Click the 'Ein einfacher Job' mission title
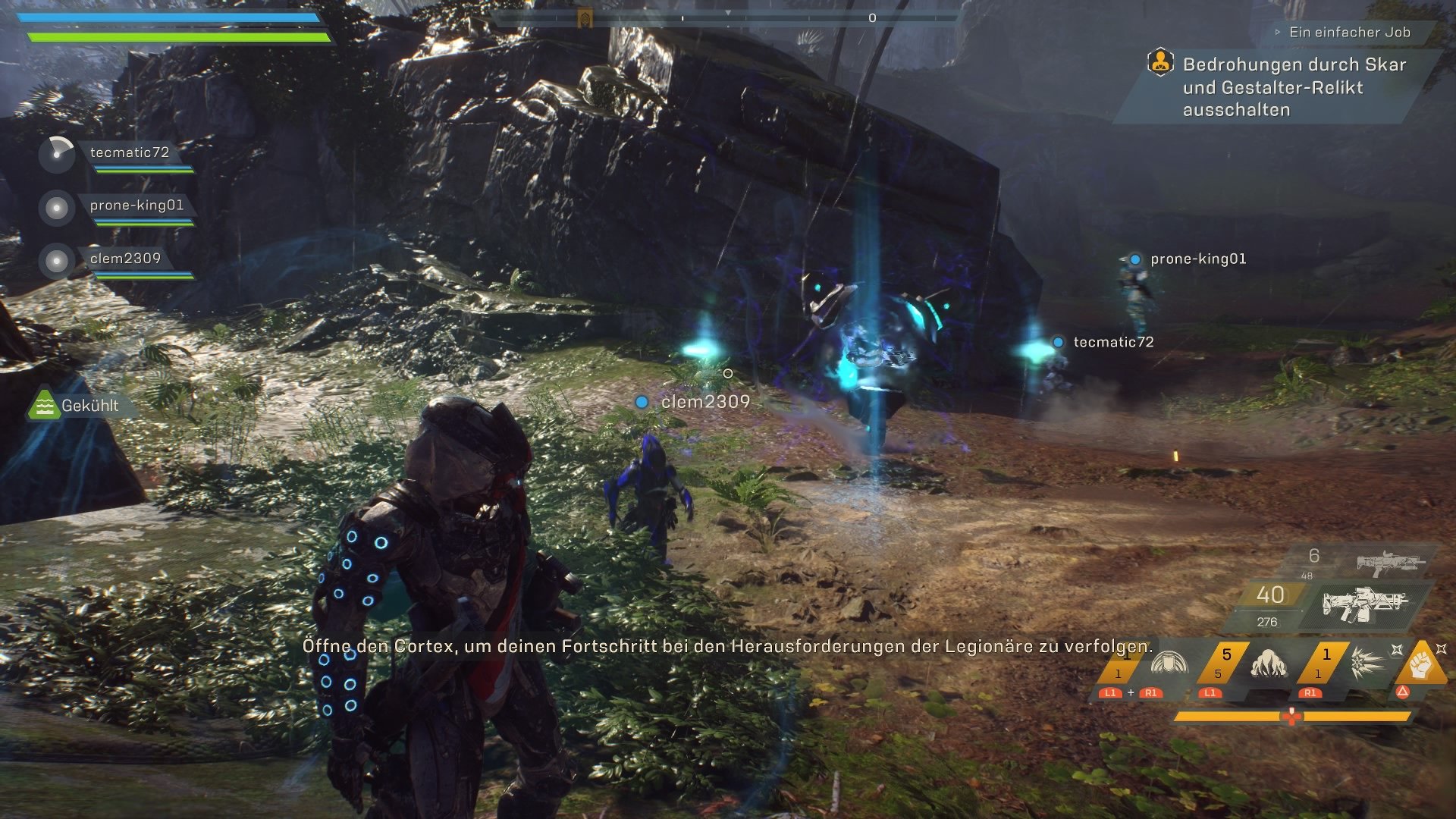 point(1349,32)
